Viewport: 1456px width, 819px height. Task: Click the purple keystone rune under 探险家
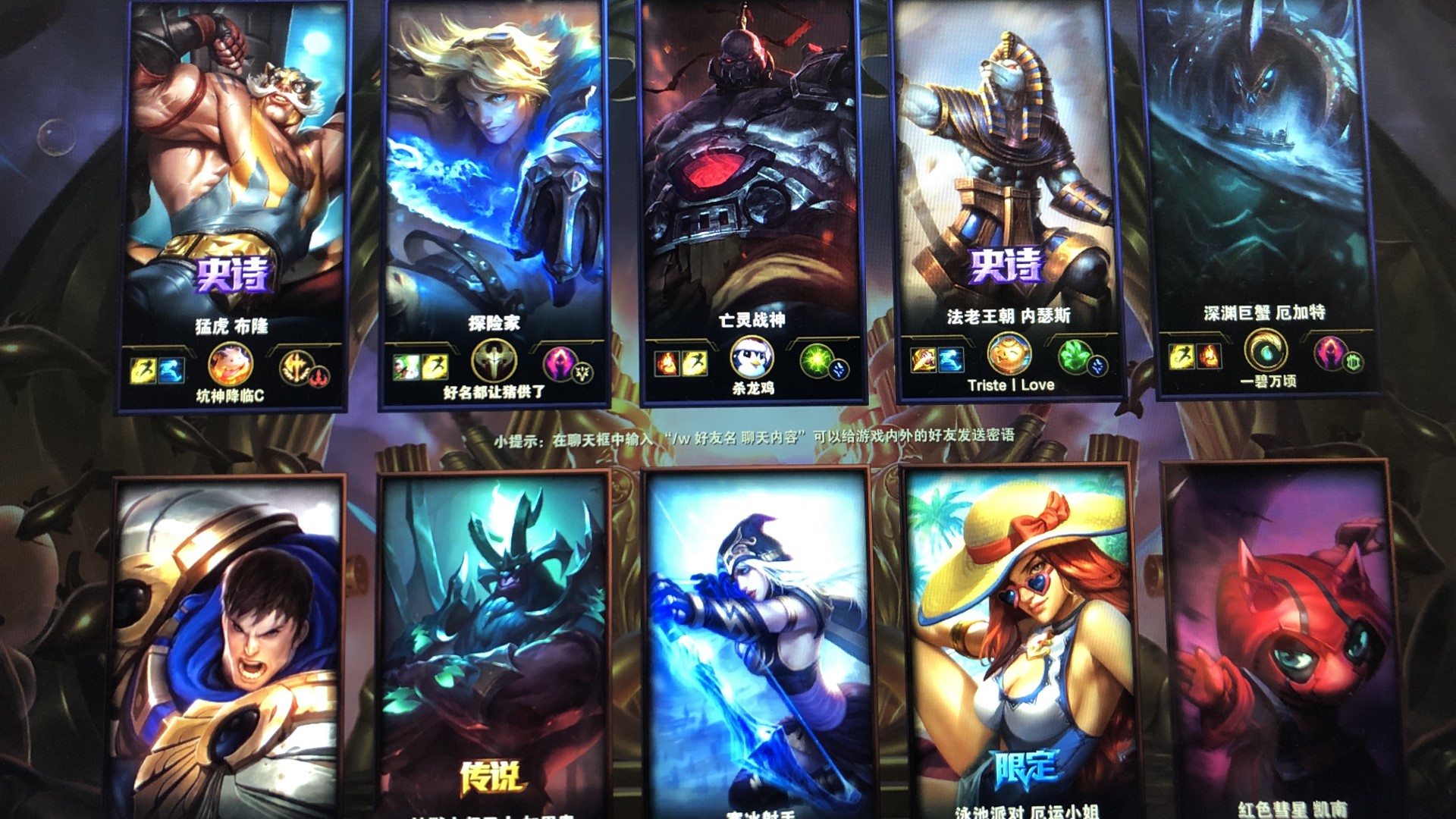[x=559, y=364]
